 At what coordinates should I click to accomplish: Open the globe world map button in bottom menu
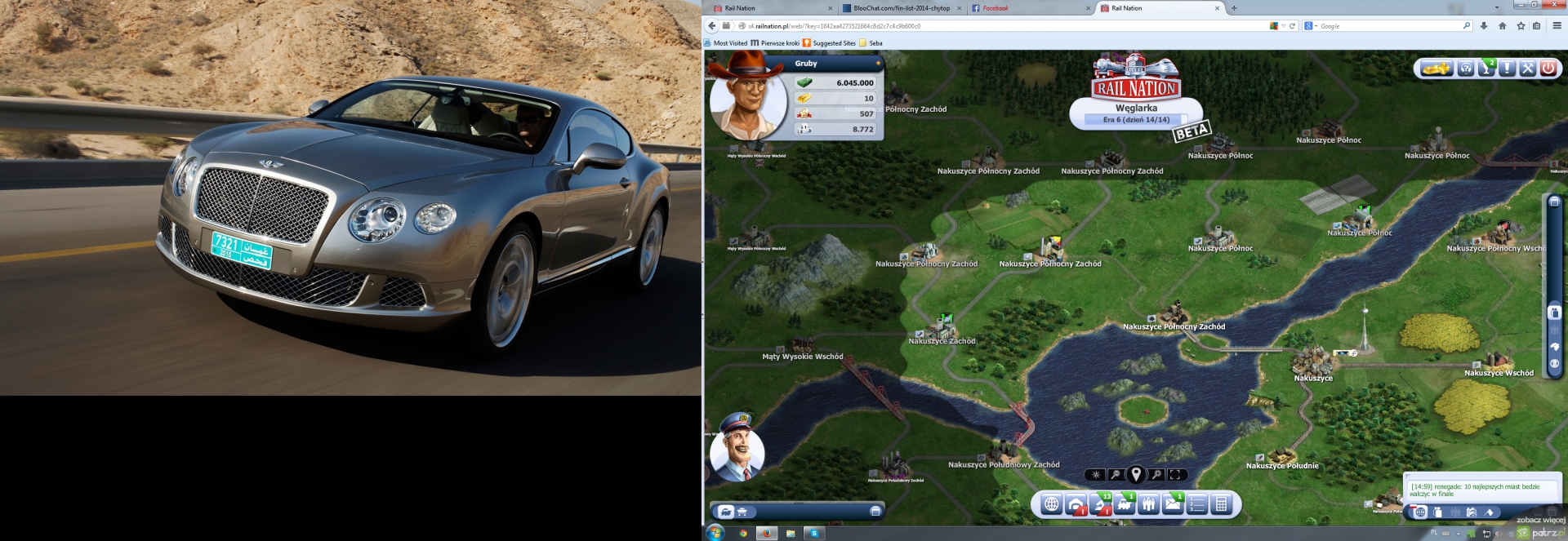(1052, 504)
